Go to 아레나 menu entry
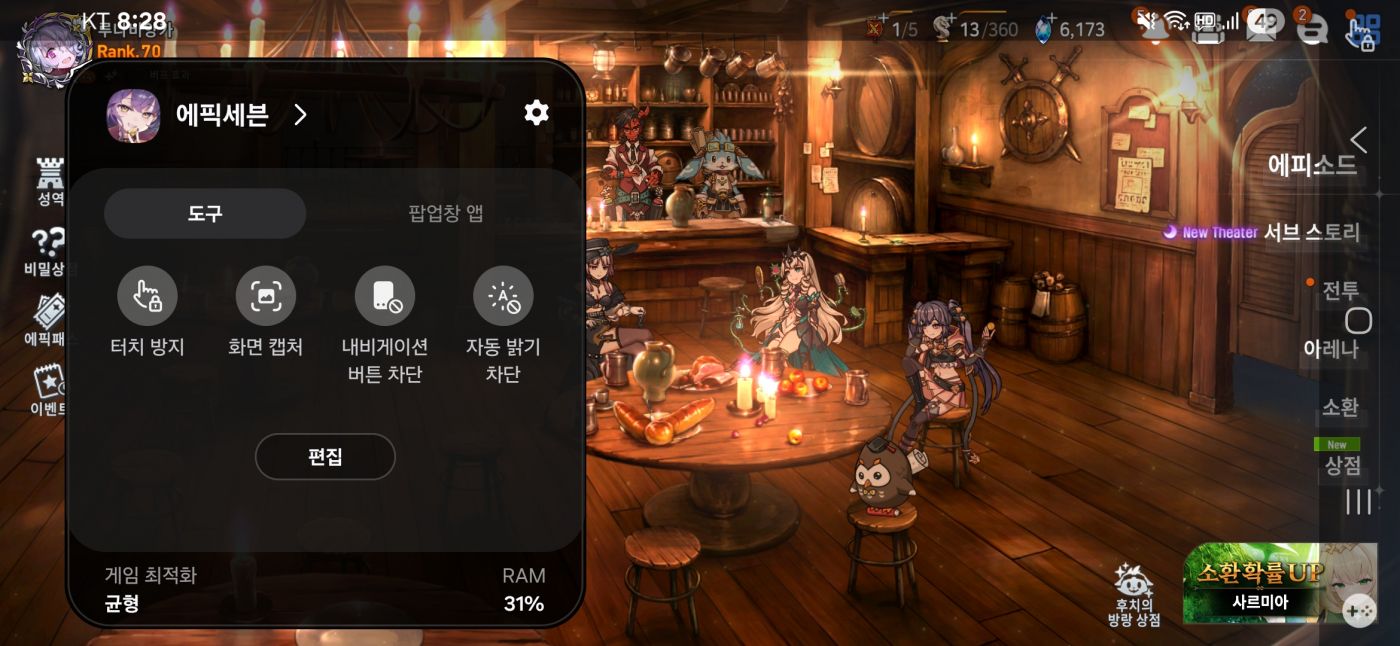The height and width of the screenshot is (646, 1400). point(1330,349)
